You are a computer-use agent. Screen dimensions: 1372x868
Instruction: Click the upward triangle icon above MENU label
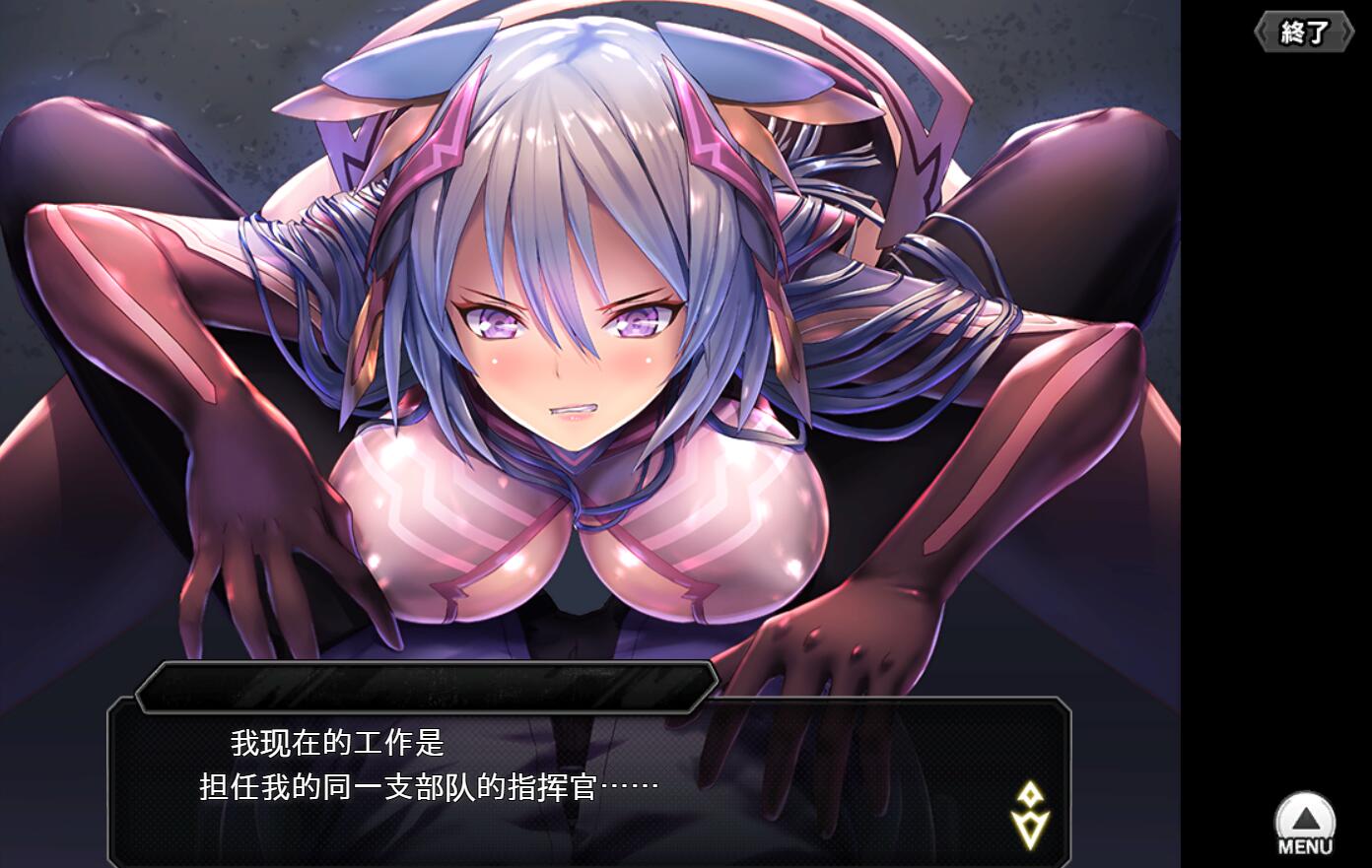click(1306, 819)
